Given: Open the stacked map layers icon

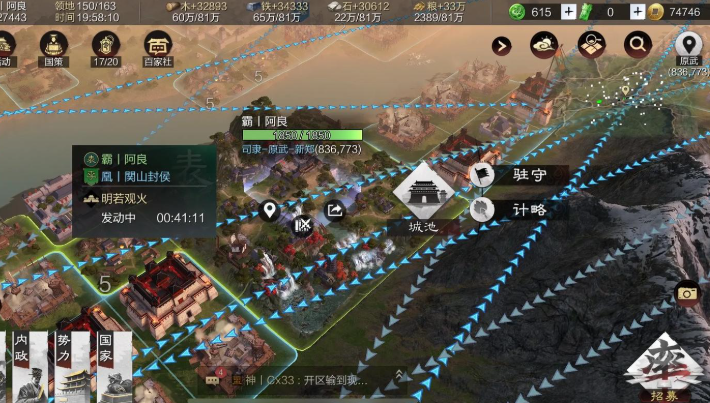Looking at the screenshot, I should [x=592, y=44].
